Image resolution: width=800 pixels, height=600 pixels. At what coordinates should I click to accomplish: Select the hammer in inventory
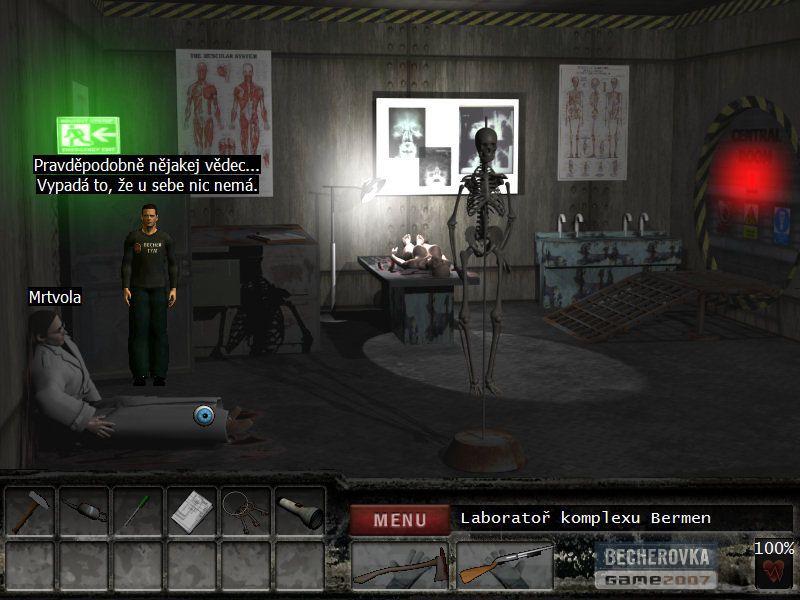click(x=30, y=512)
